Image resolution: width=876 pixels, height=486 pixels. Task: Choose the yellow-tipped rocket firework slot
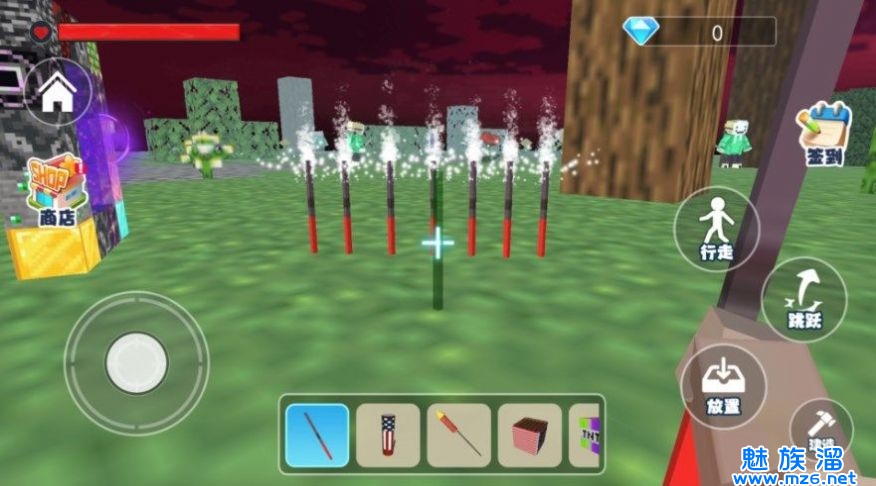[459, 435]
